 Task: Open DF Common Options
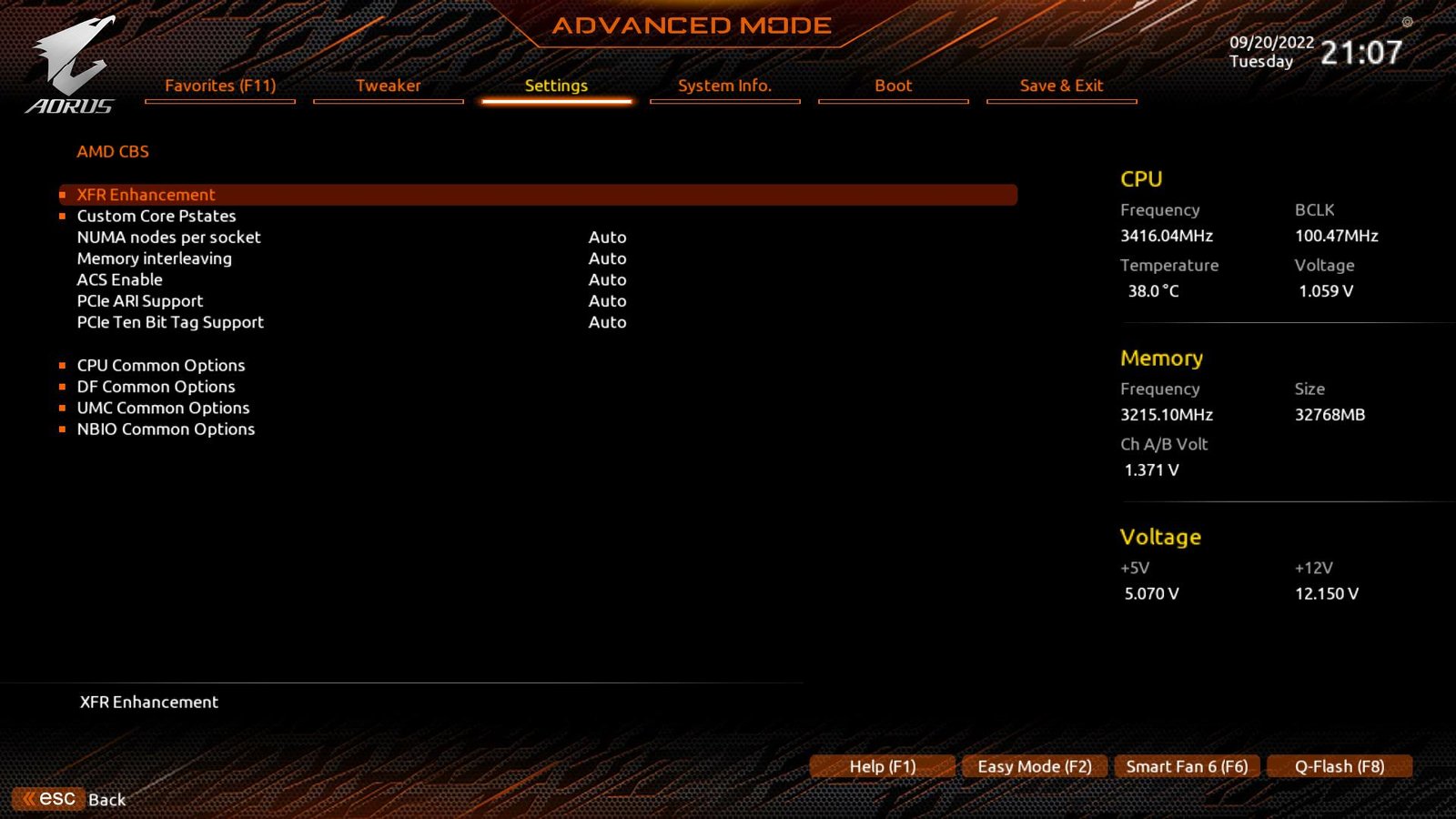156,387
